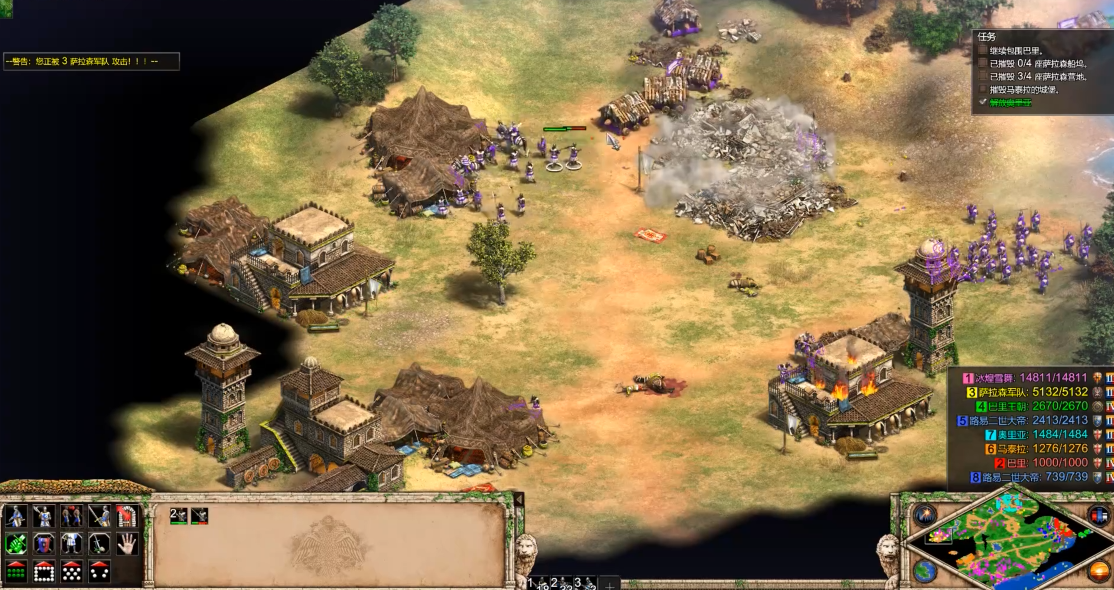Select the damaged unit portrait in selection panel
This screenshot has height=590, width=1114.
200,516
